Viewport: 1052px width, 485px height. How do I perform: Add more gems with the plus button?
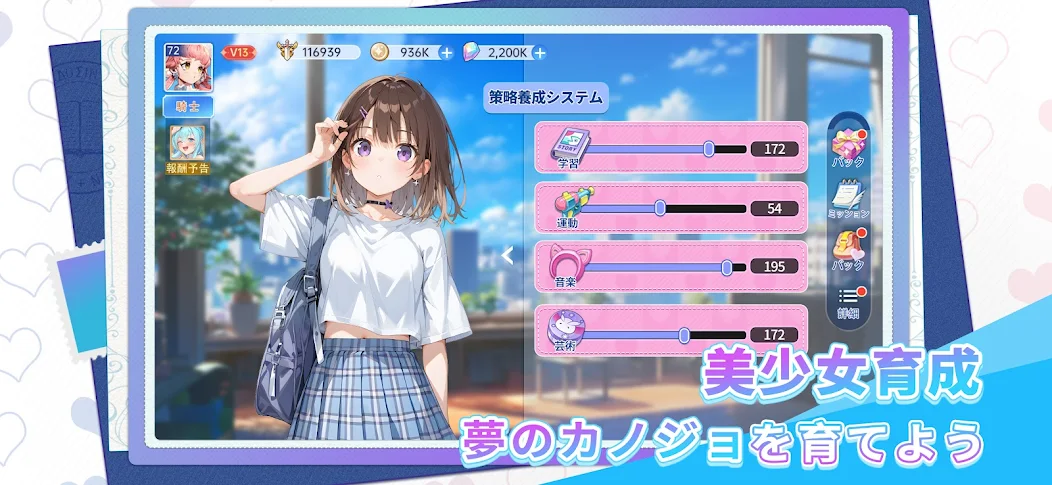pyautogui.click(x=540, y=52)
